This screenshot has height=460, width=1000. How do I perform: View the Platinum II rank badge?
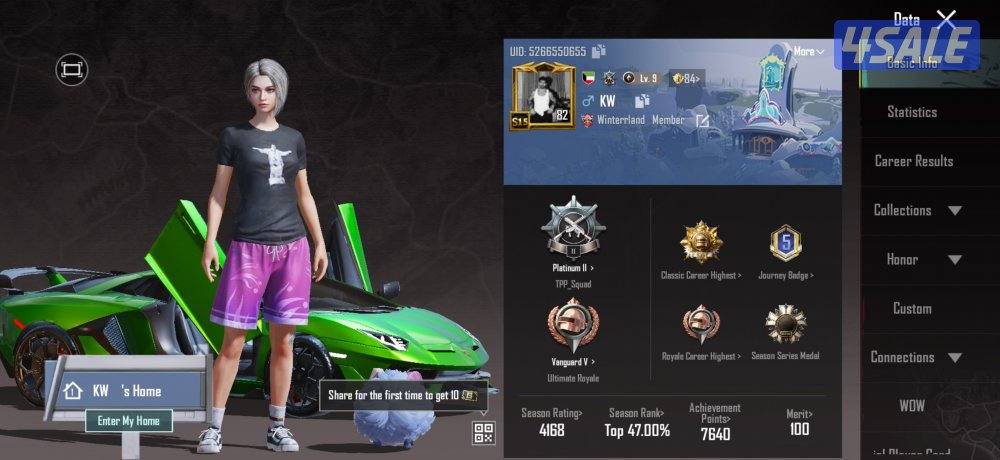pos(572,228)
